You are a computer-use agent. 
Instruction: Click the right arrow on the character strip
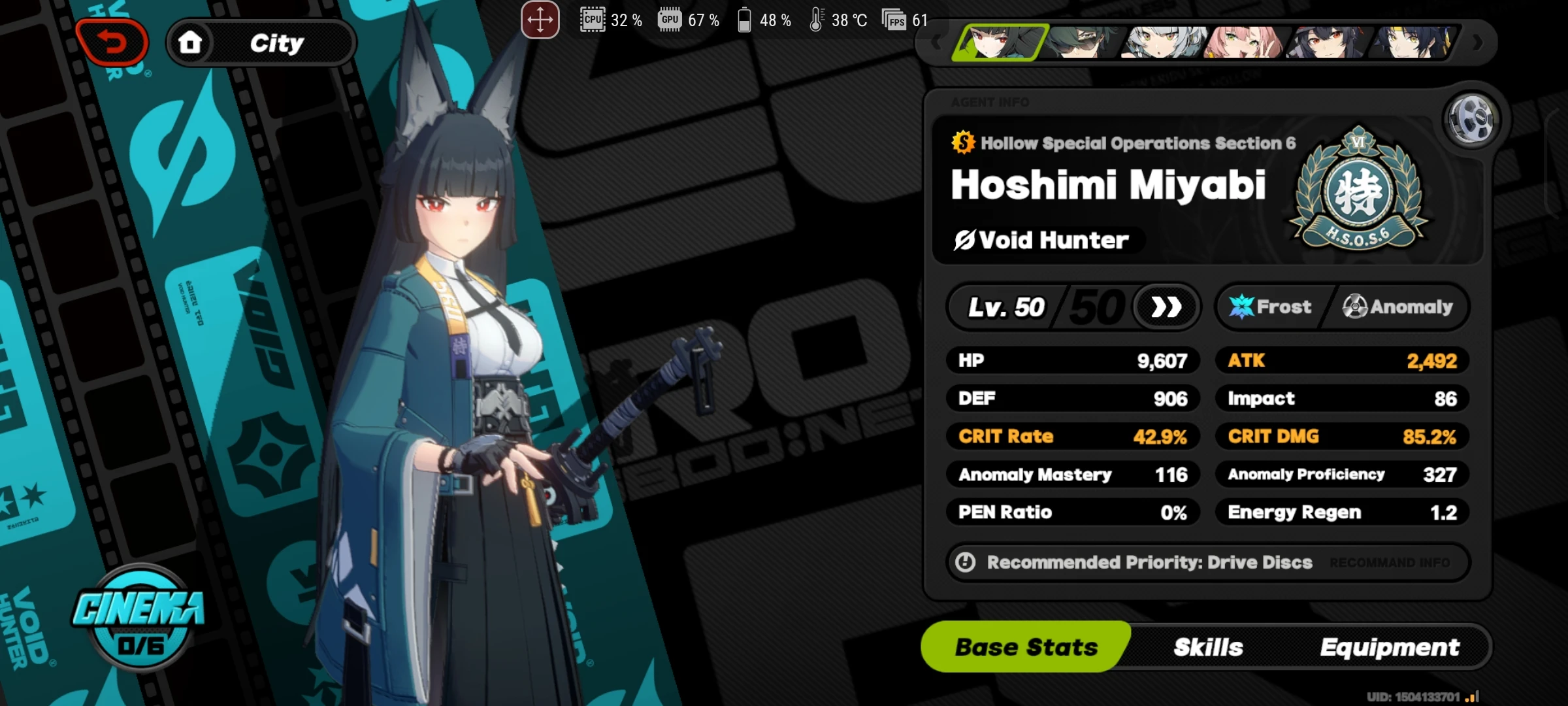point(1478,42)
